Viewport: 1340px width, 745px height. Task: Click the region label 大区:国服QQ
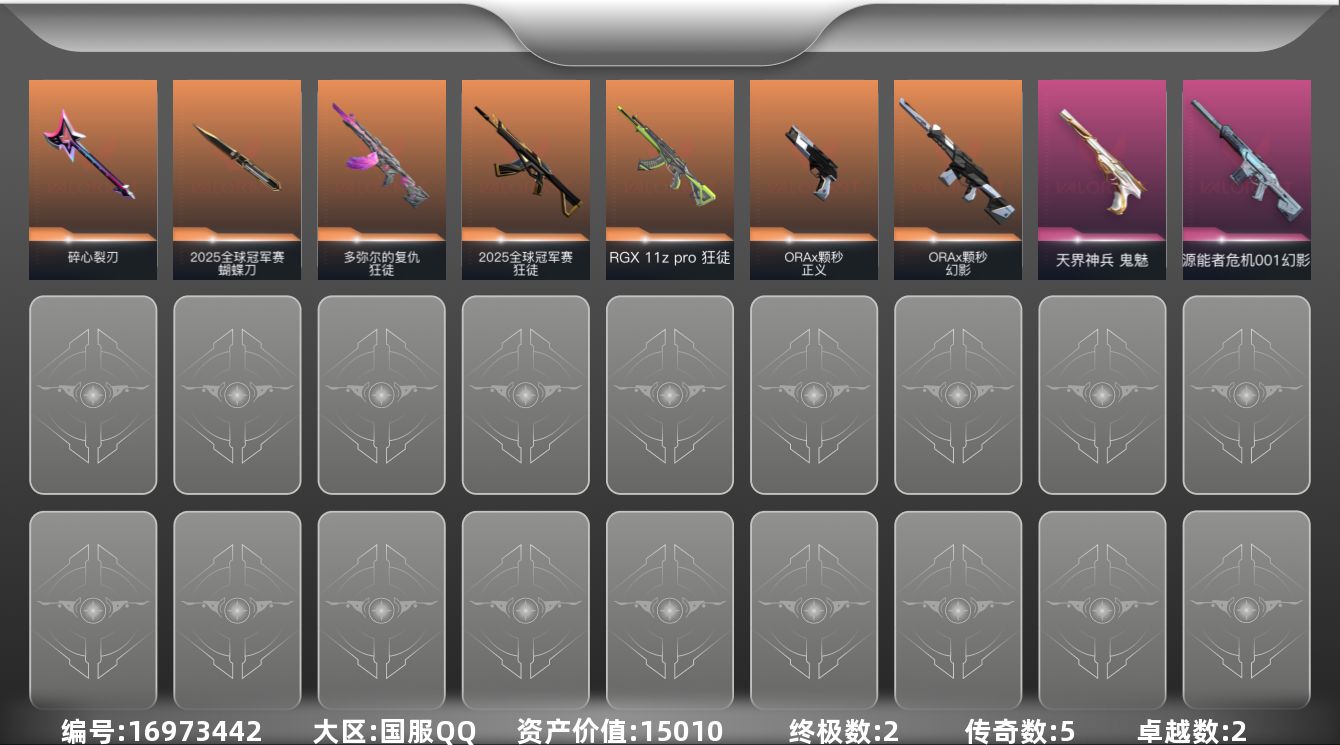click(x=392, y=731)
